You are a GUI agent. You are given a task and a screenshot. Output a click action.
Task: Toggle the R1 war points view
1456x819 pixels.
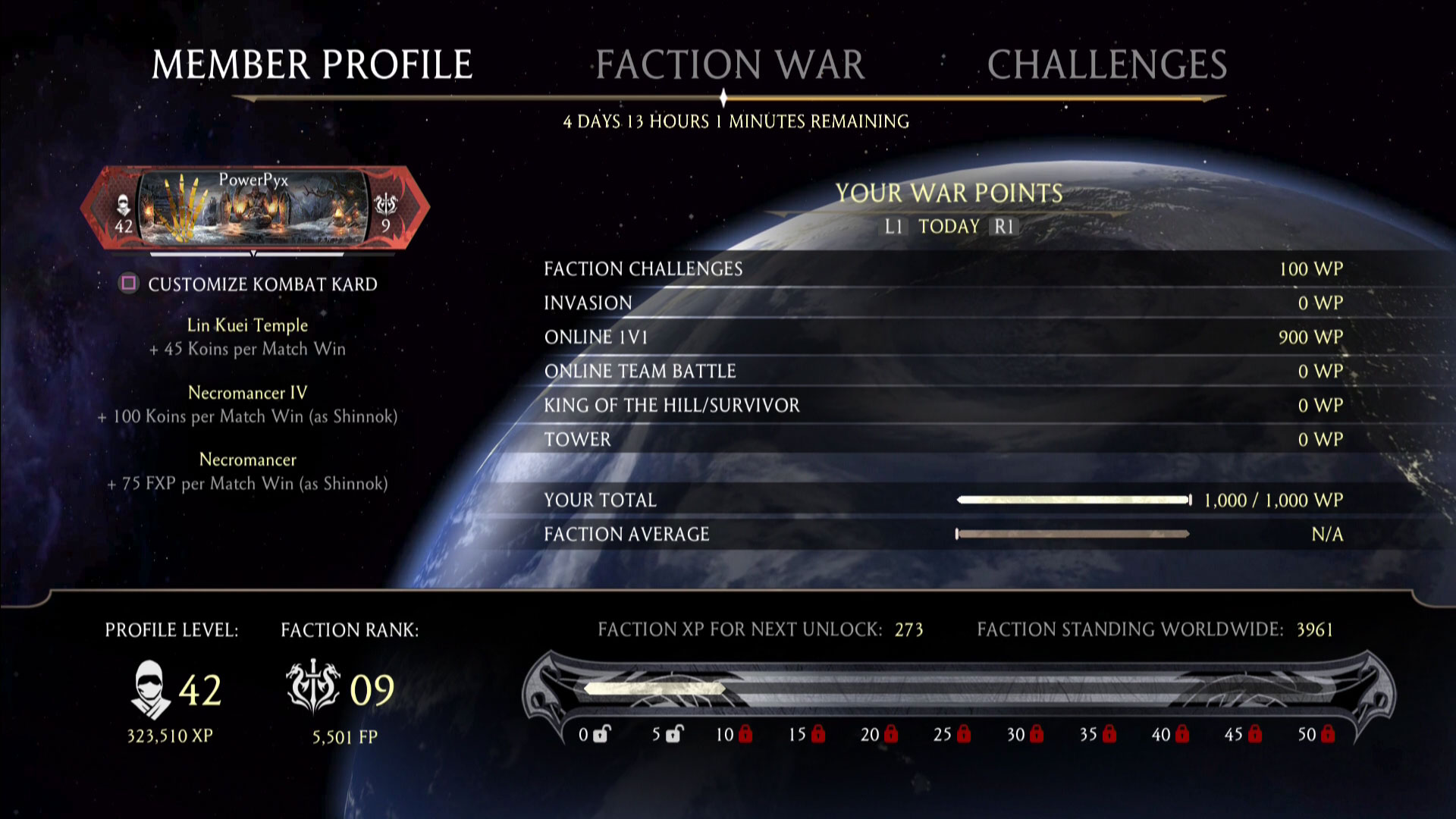(1005, 225)
